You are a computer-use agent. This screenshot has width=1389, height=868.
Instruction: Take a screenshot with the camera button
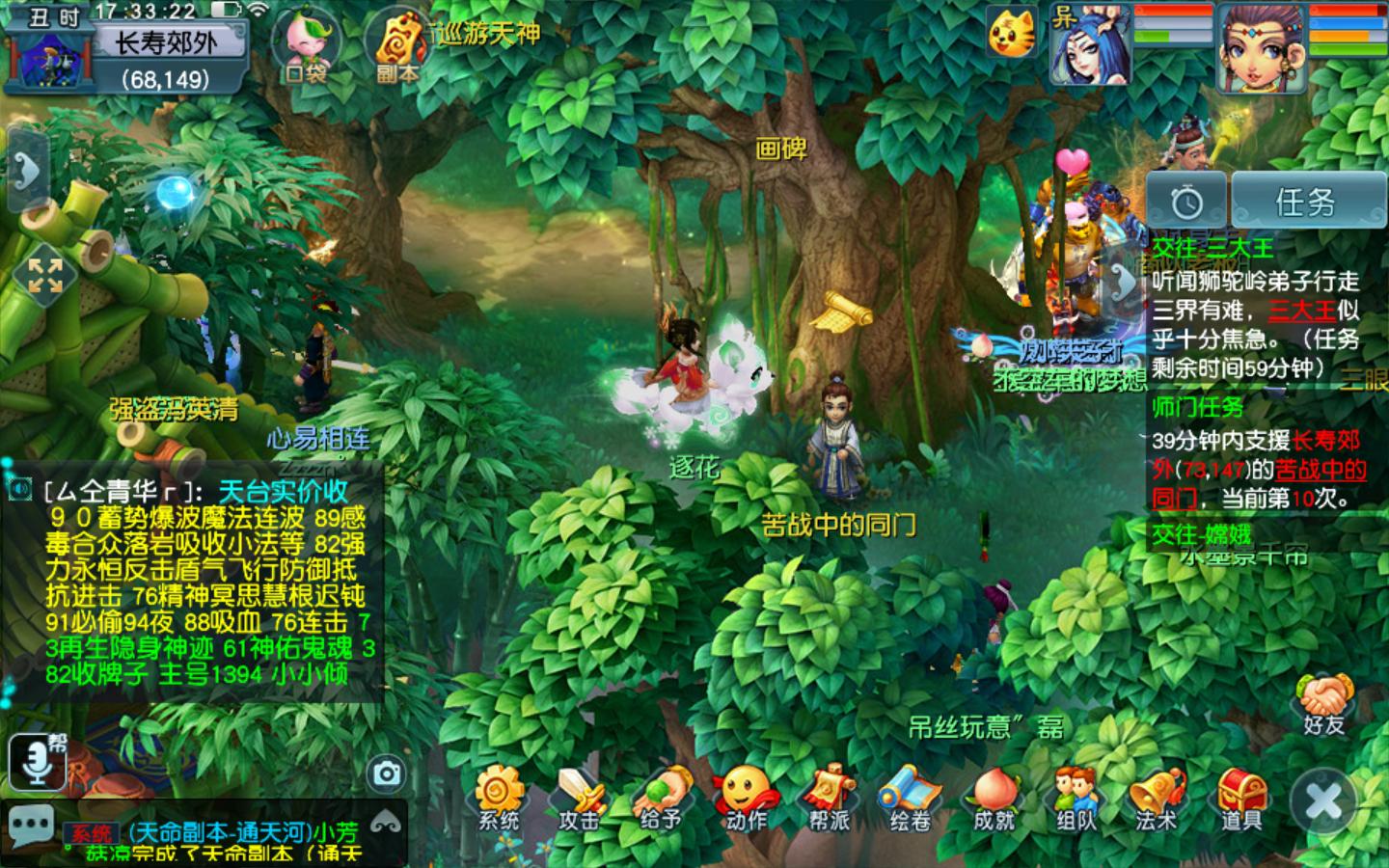click(387, 773)
